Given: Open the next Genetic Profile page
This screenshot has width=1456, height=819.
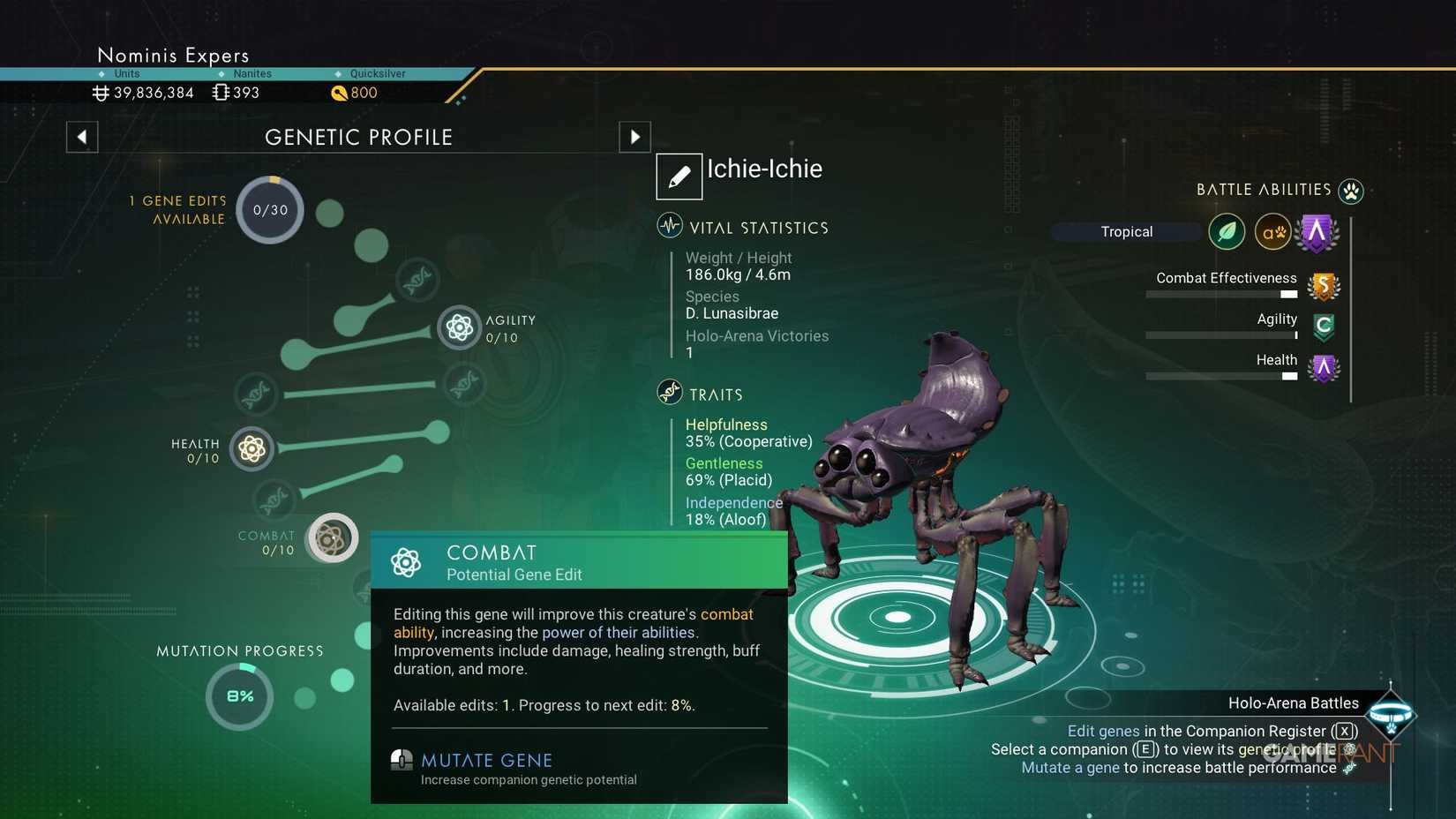Looking at the screenshot, I should point(634,137).
